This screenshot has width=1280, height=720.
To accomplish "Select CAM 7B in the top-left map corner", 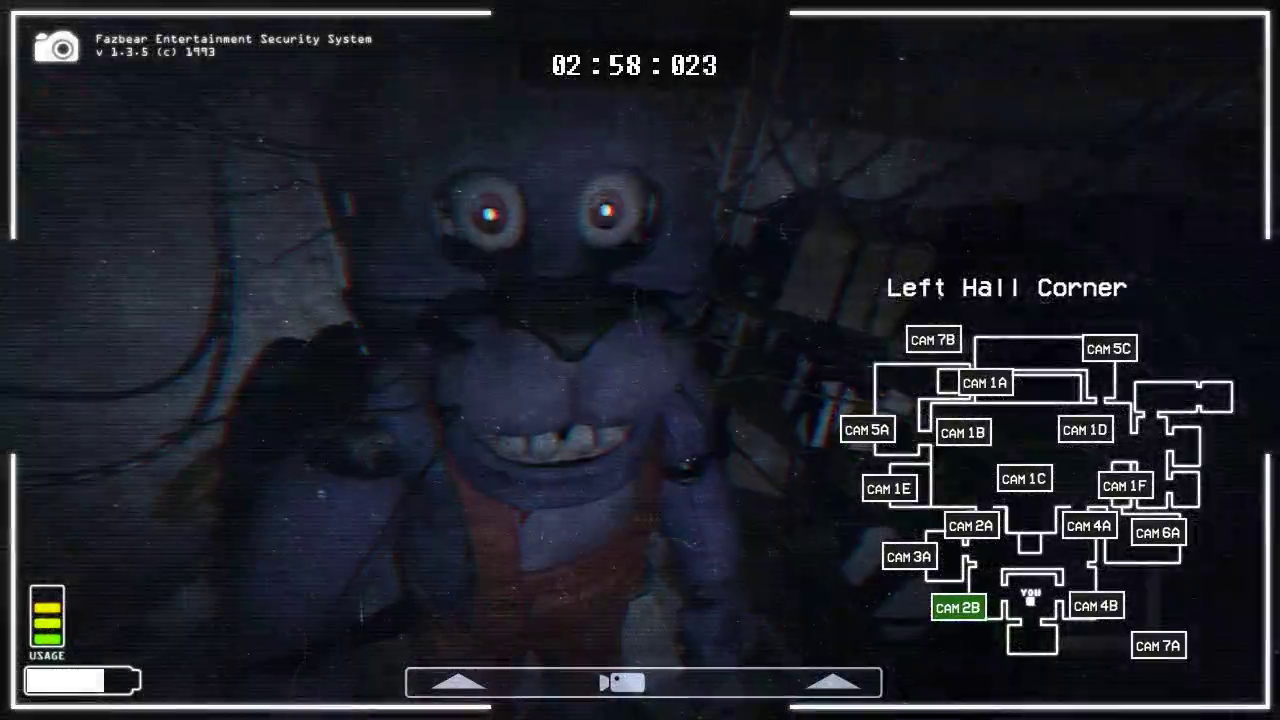I will tap(932, 339).
